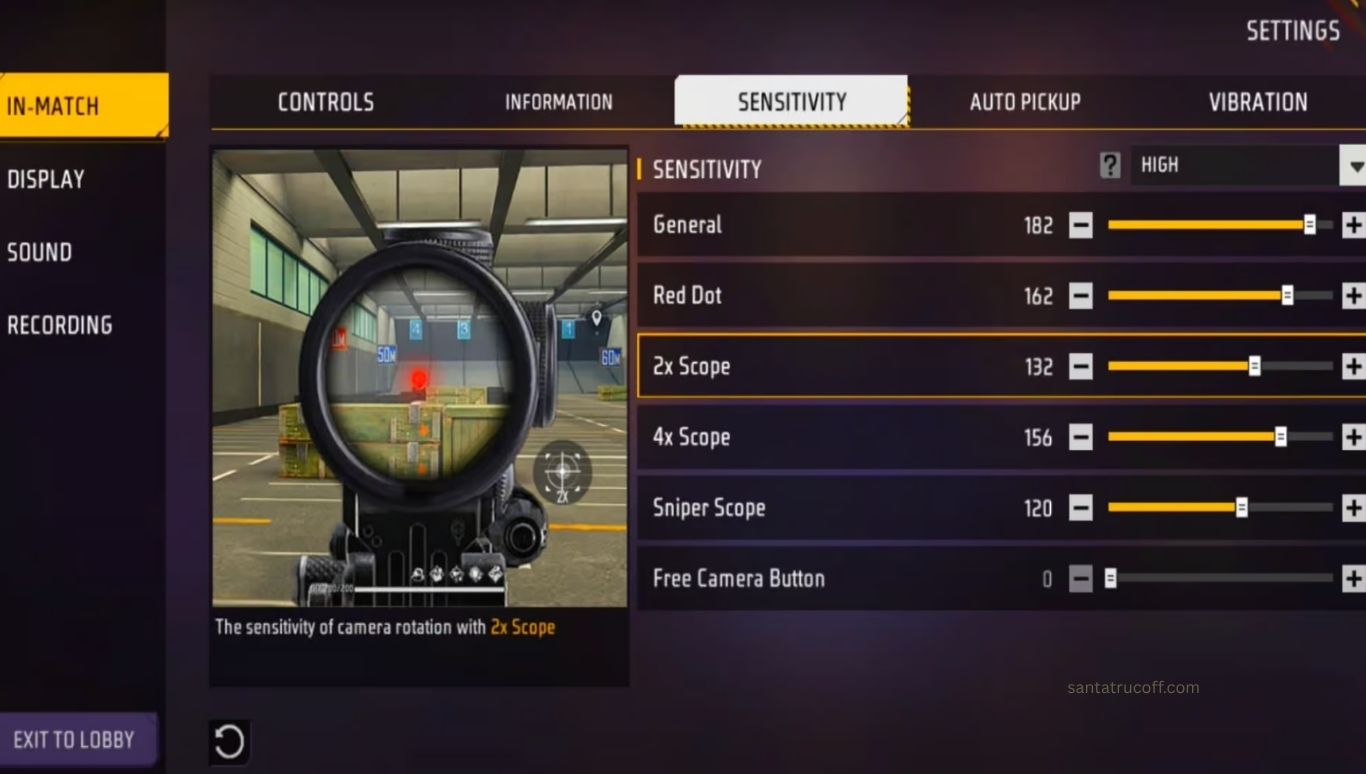Open the Display settings section

(46, 179)
